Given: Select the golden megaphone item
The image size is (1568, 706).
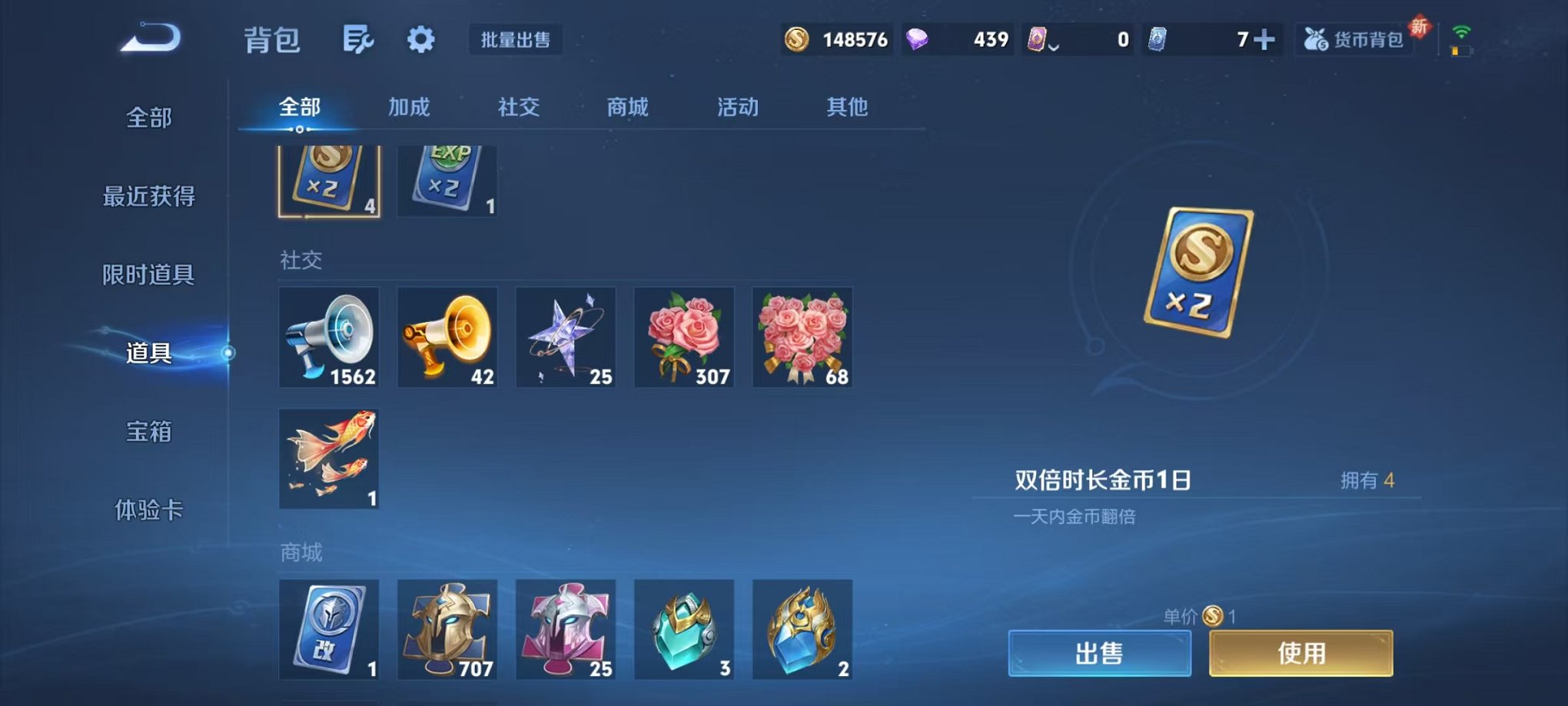Looking at the screenshot, I should [447, 337].
